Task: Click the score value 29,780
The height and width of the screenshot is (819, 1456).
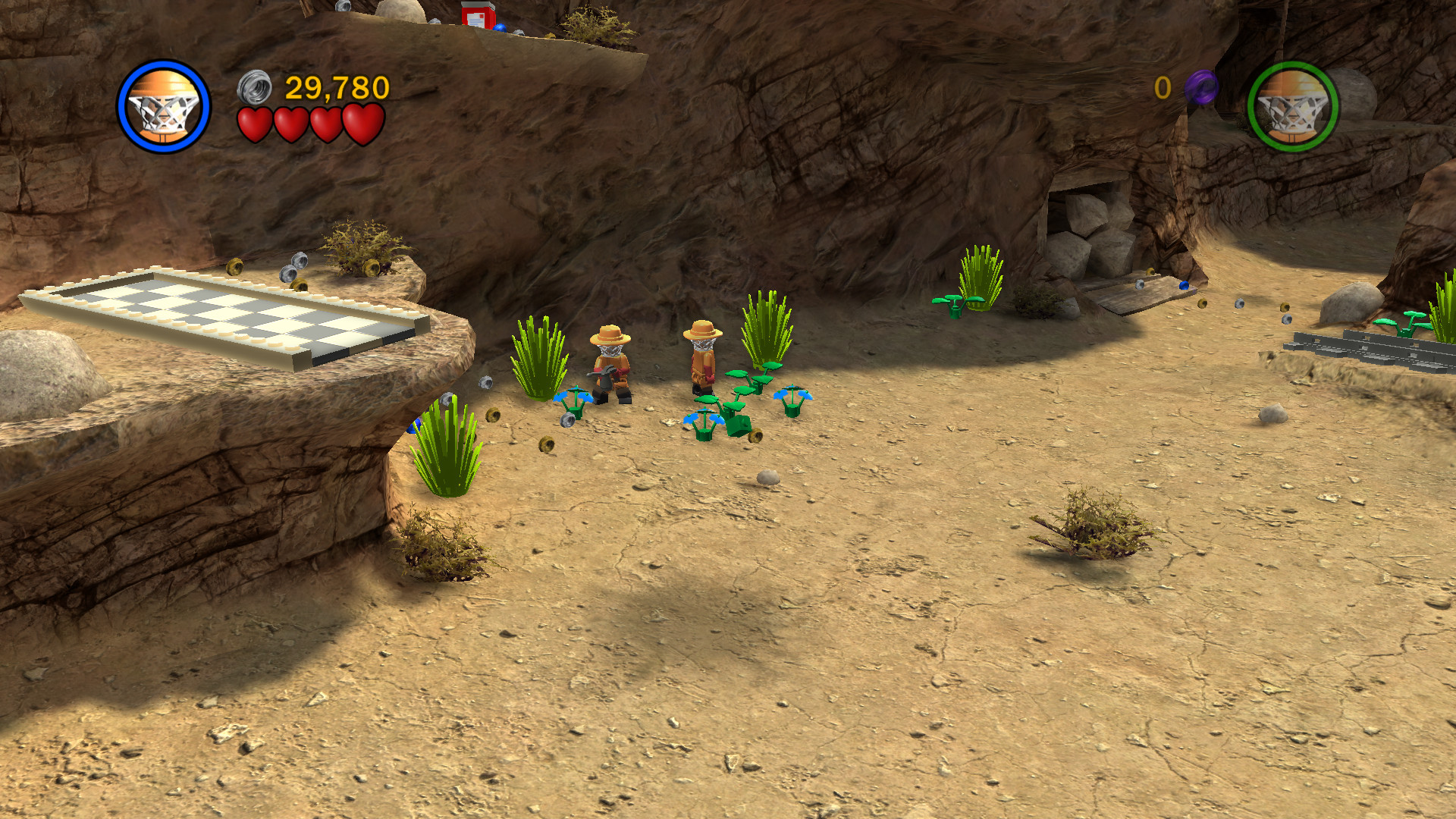Action: click(334, 89)
